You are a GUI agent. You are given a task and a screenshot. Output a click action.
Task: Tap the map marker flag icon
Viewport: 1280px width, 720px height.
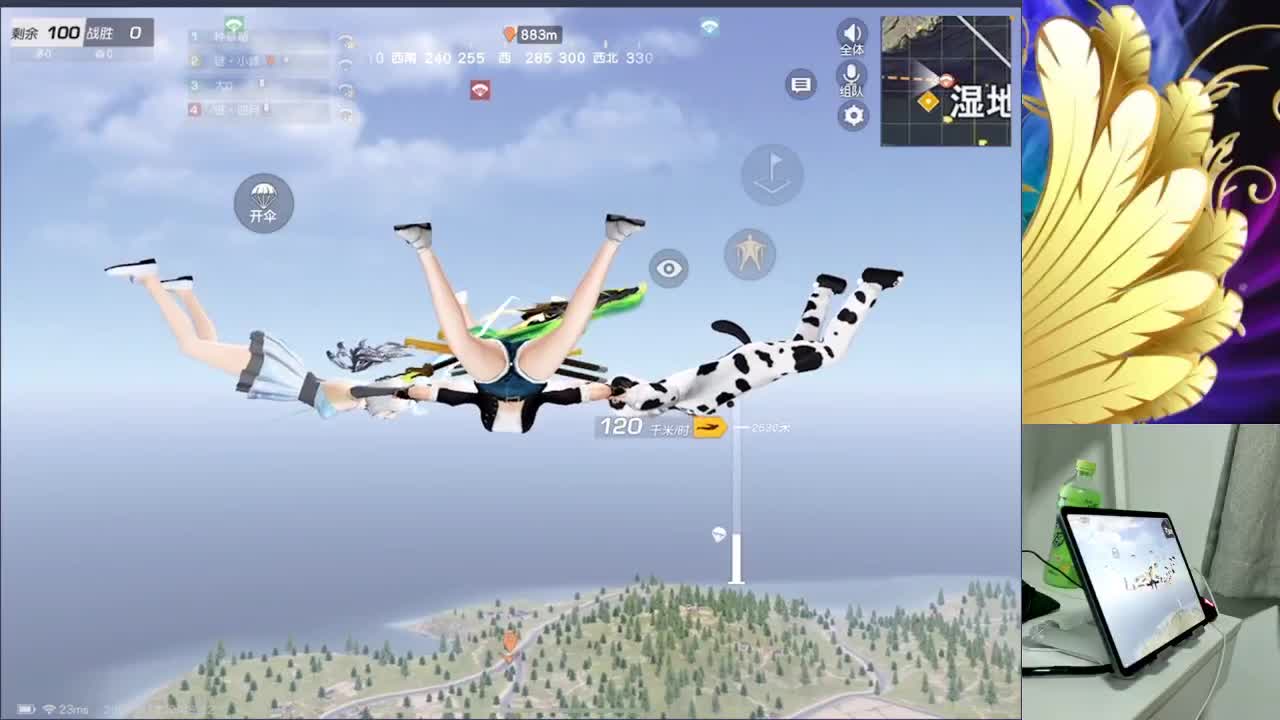[x=772, y=176]
